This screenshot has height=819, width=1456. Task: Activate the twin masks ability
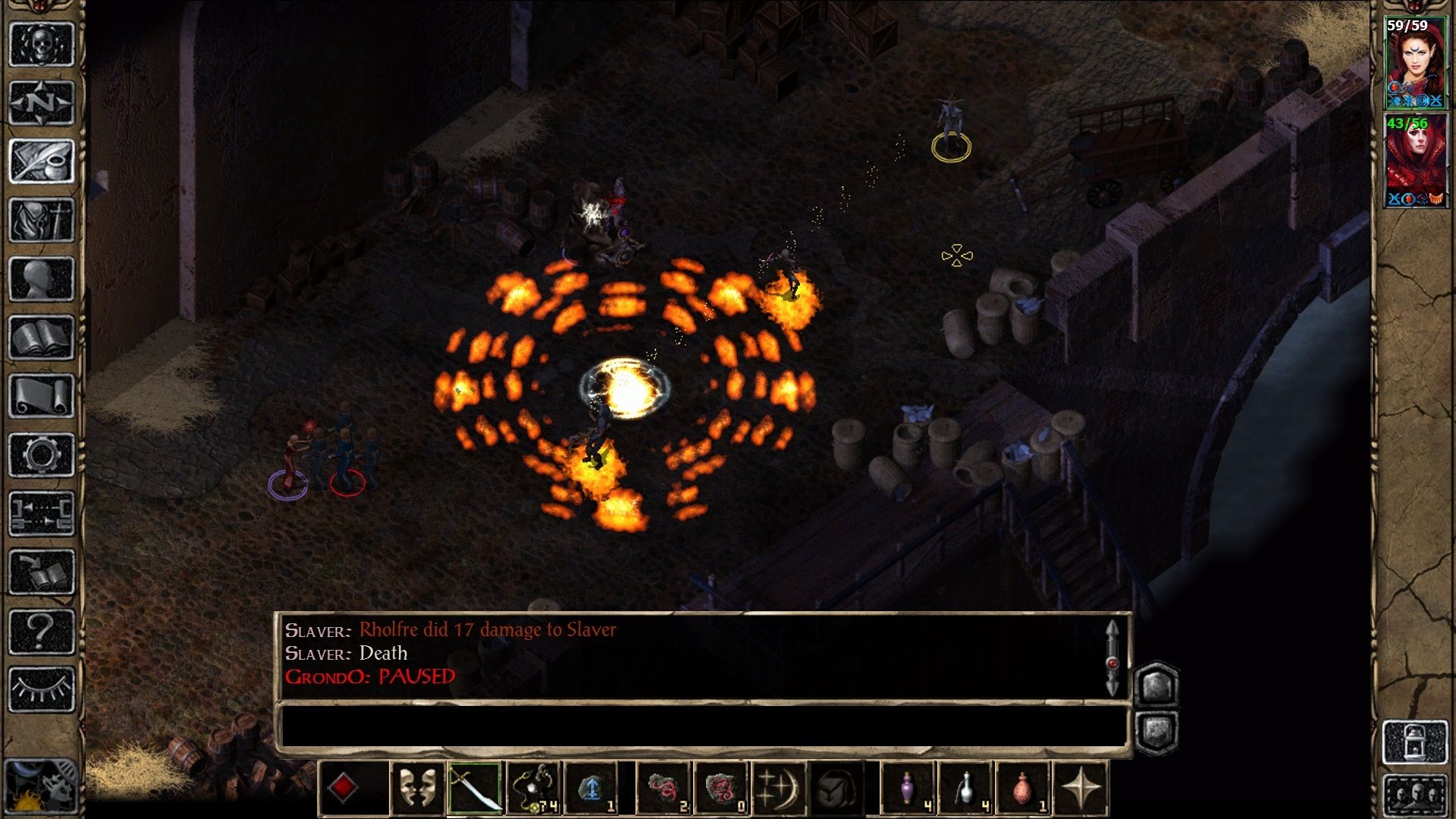[417, 789]
